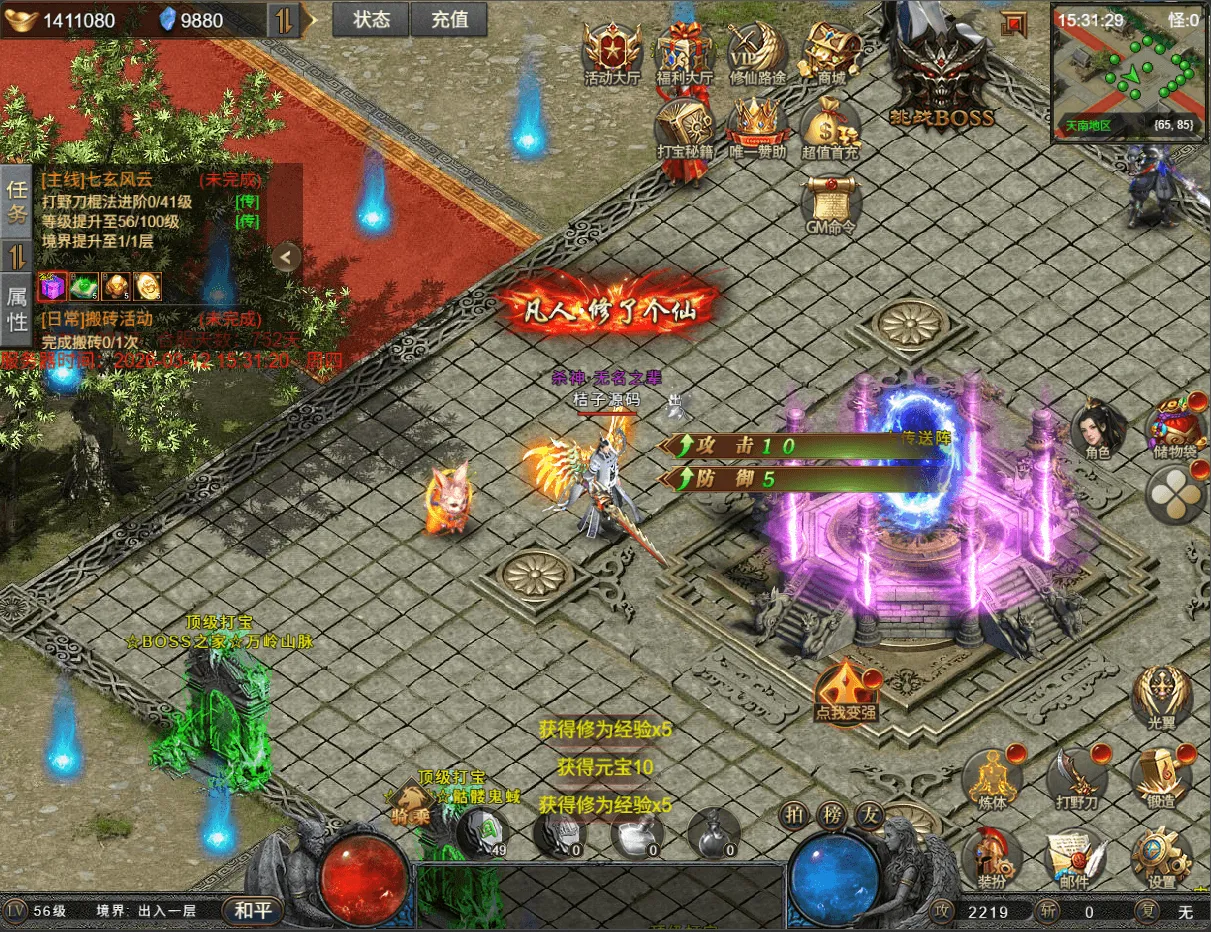Click the minimap of 天南地区
Screen dimensions: 1211x932
1126,69
